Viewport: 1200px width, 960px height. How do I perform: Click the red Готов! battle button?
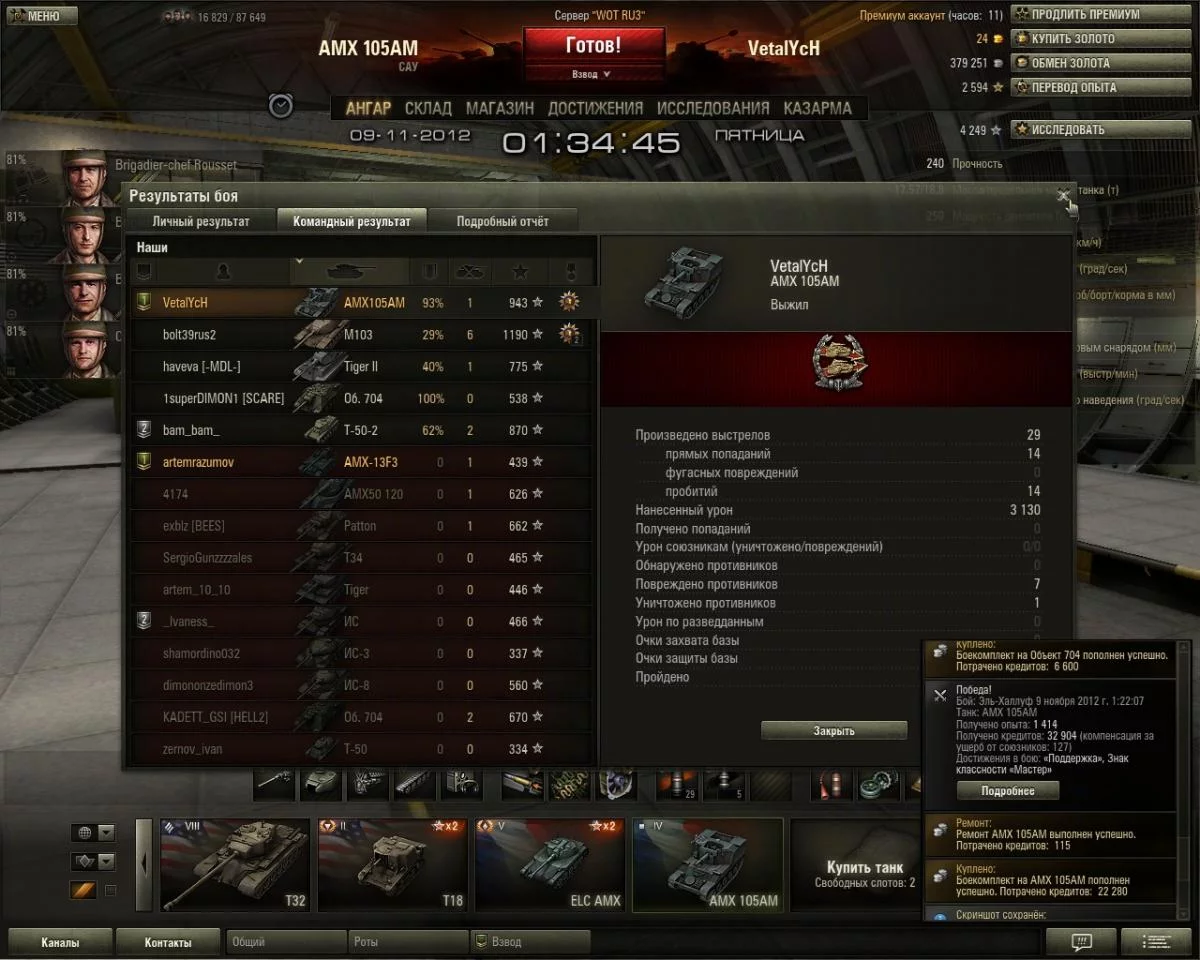pyautogui.click(x=593, y=45)
